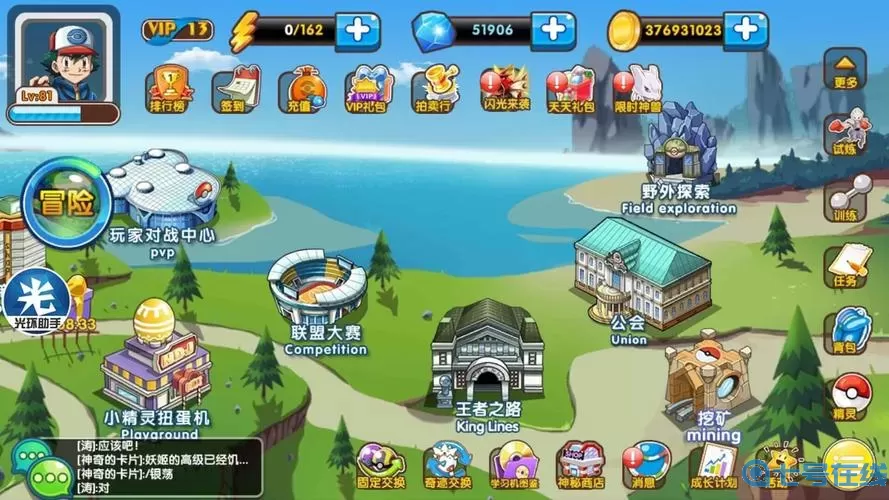Open the 拍卖行 auction house icon
The image size is (889, 500).
435,88
